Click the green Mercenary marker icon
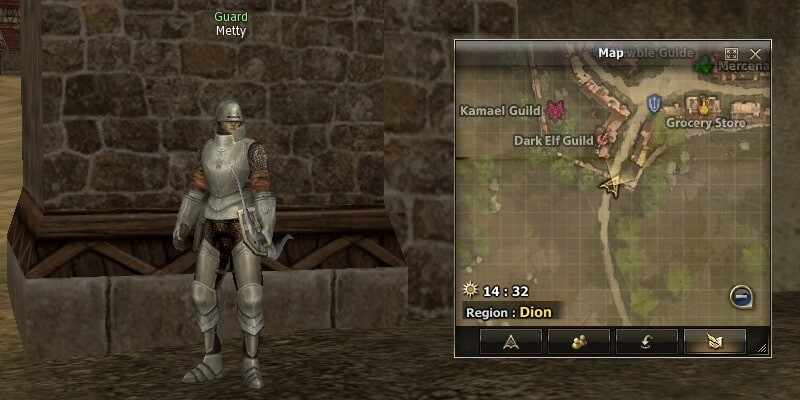 [x=704, y=66]
